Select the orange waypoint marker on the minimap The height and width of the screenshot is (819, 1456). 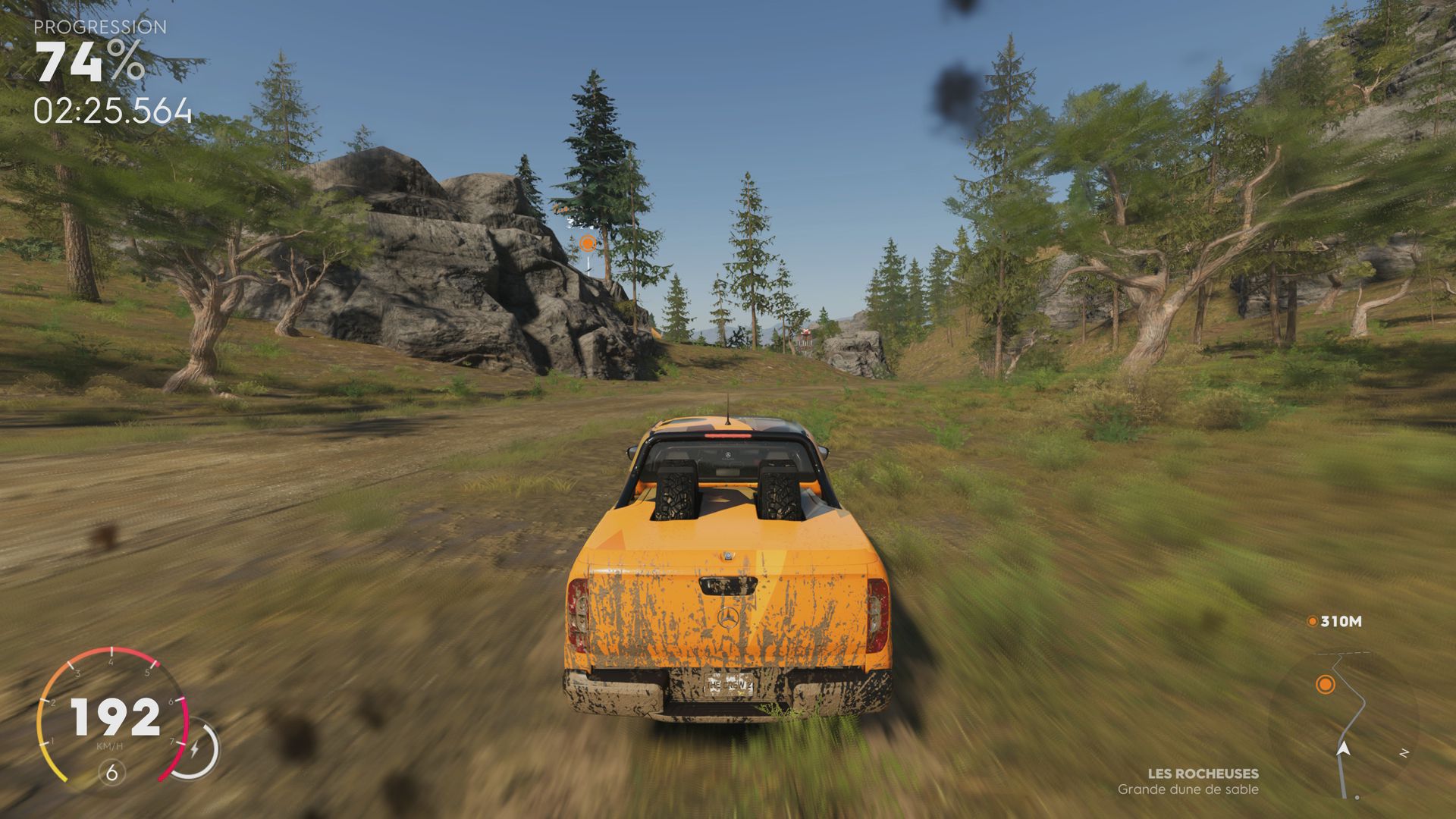1325,685
